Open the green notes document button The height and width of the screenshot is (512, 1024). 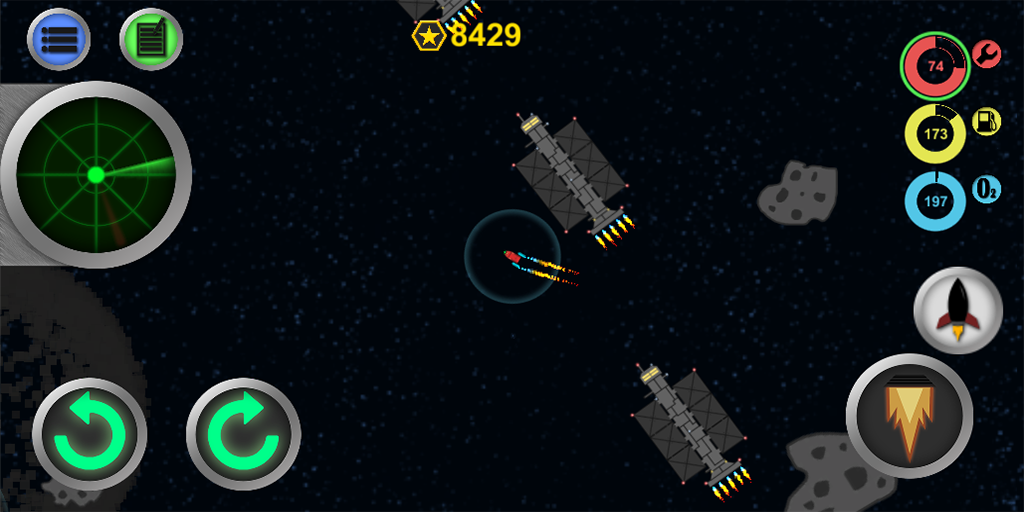pyautogui.click(x=151, y=39)
